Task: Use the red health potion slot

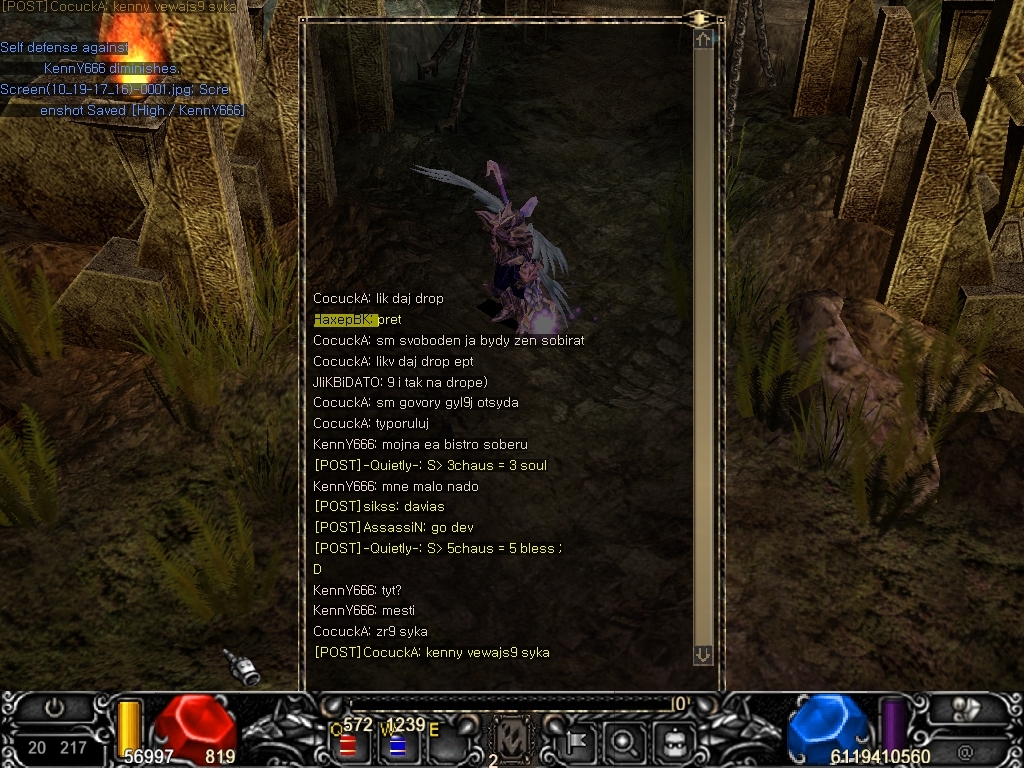Action: tap(349, 745)
